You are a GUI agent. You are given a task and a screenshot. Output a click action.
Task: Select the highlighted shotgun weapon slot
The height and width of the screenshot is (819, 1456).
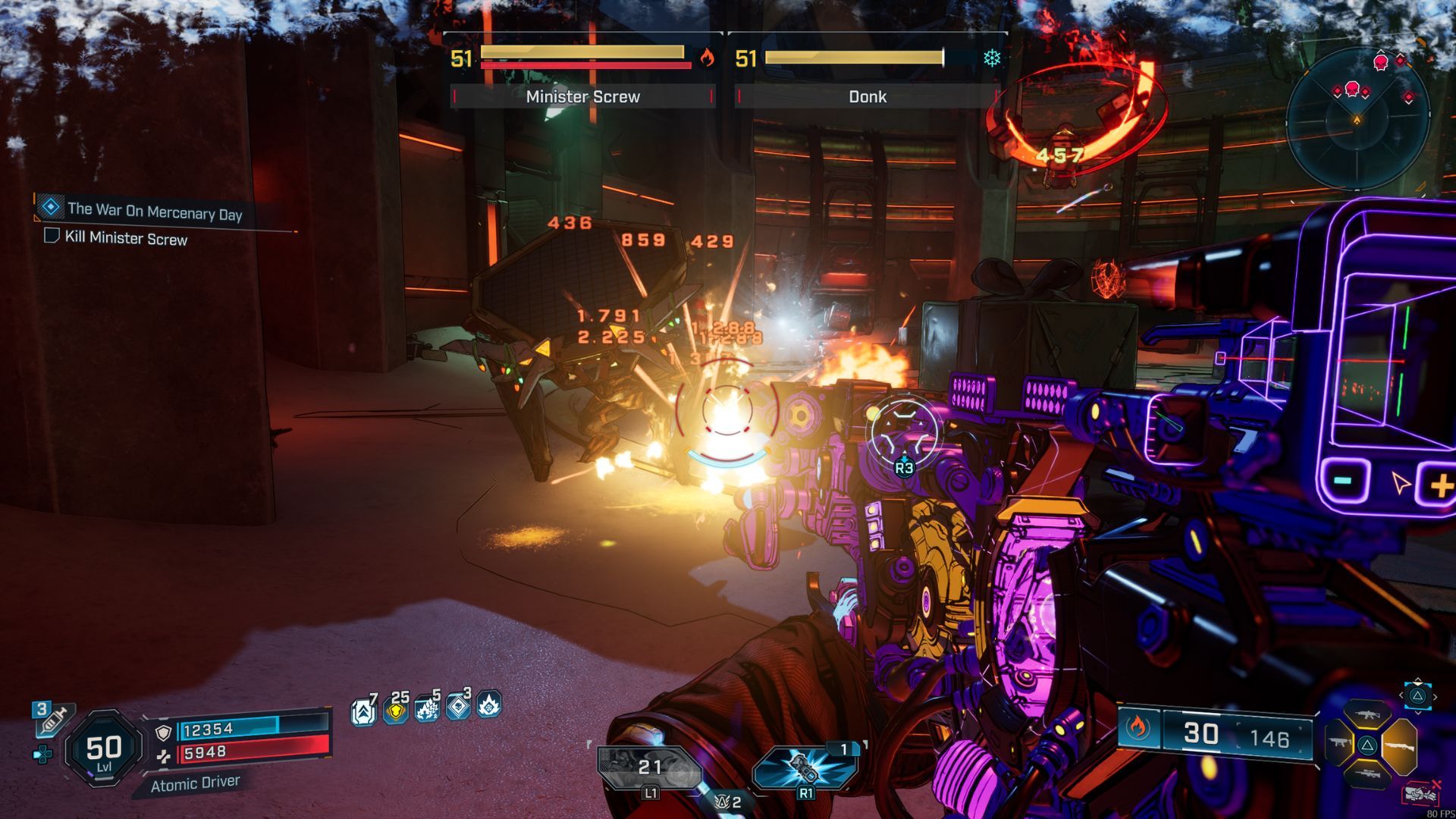1398,745
